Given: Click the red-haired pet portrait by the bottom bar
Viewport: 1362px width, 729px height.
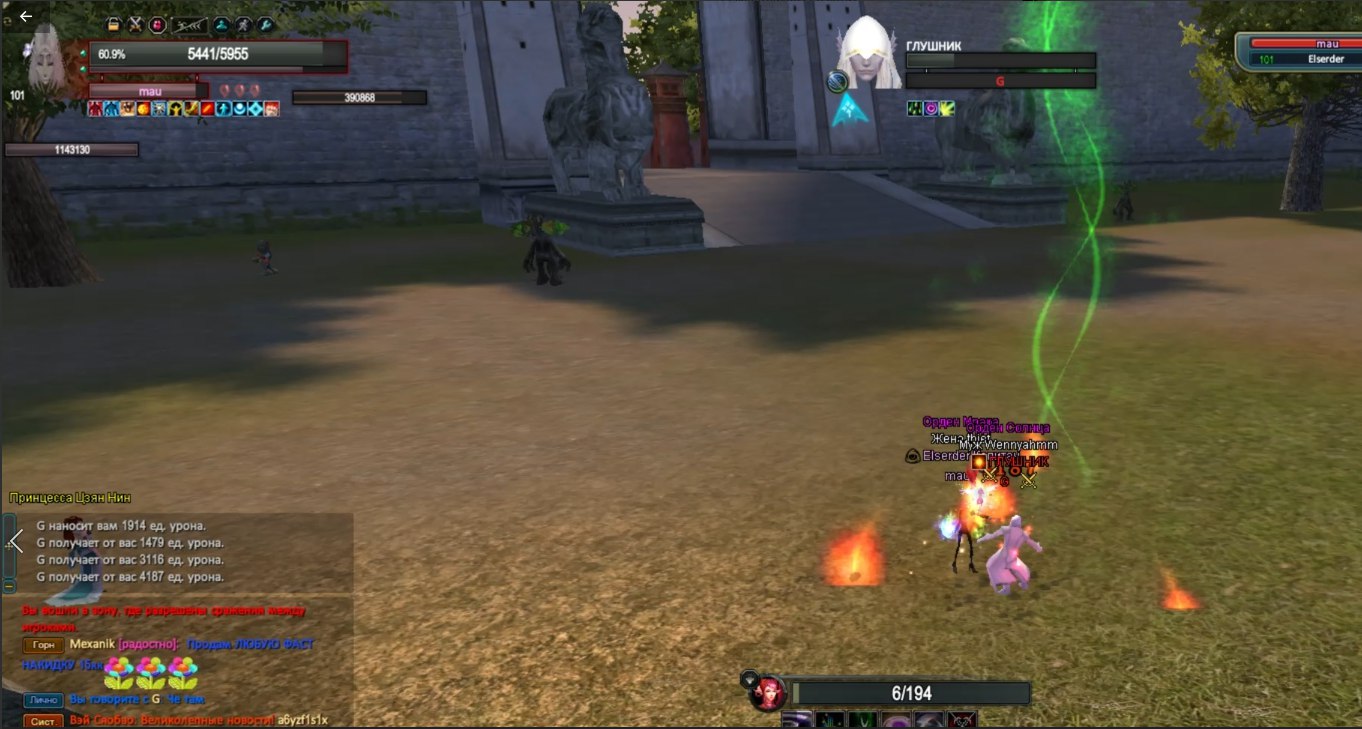Looking at the screenshot, I should tap(769, 693).
